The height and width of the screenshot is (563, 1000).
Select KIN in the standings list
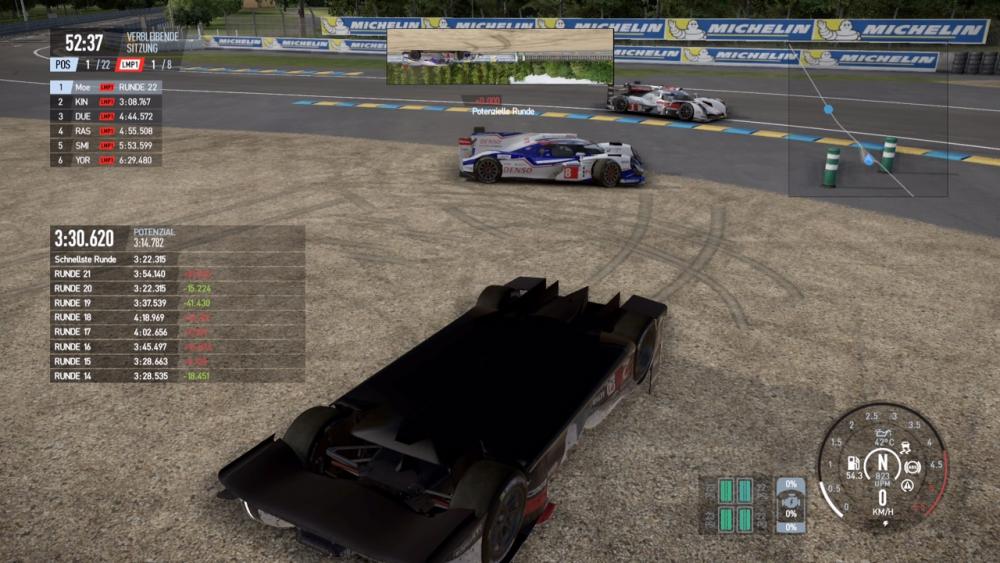point(105,102)
